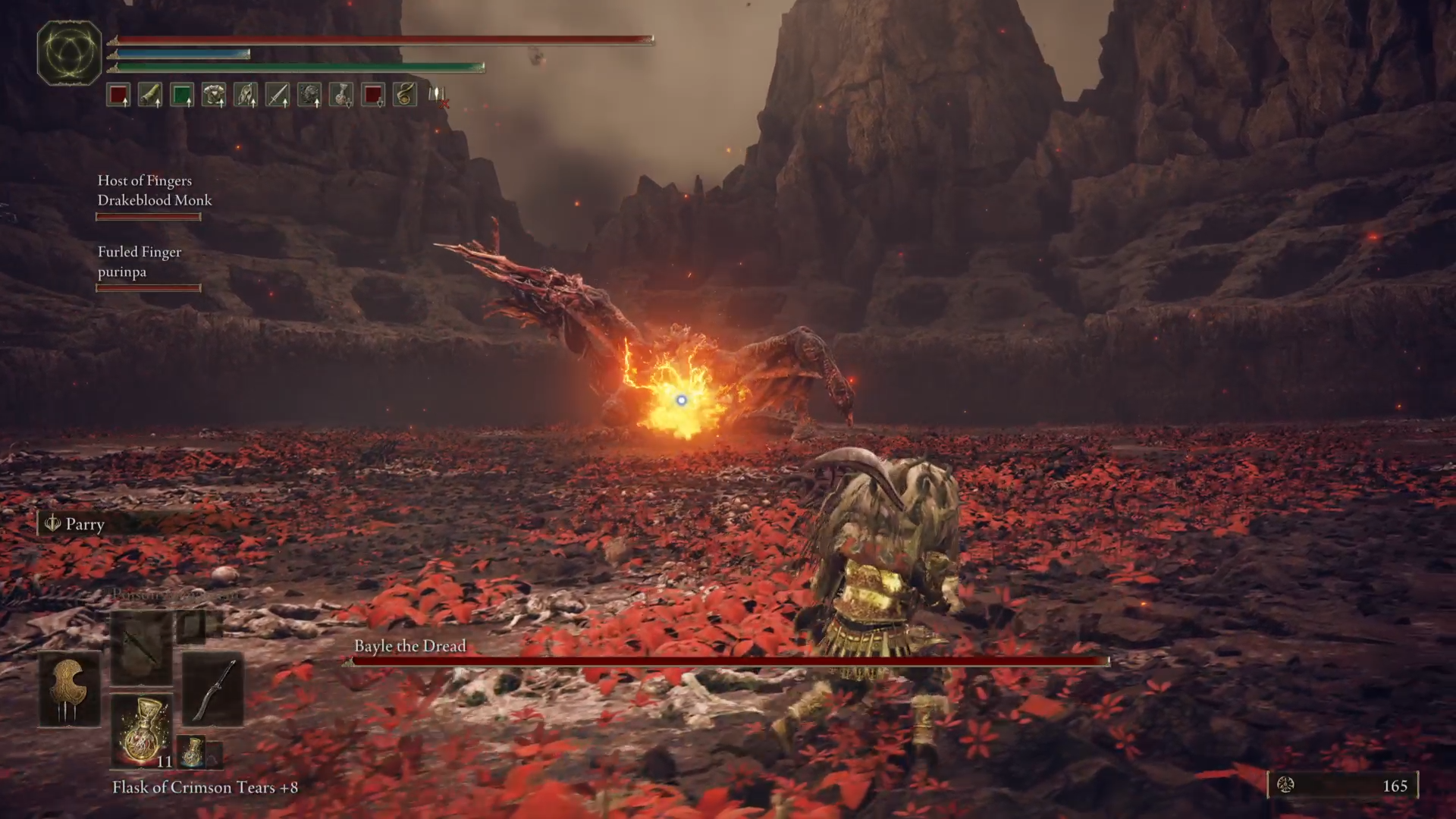Screen dimensions: 1456x819
Task: Click the great rune emblem beside the bars
Action: pyautogui.click(x=70, y=52)
